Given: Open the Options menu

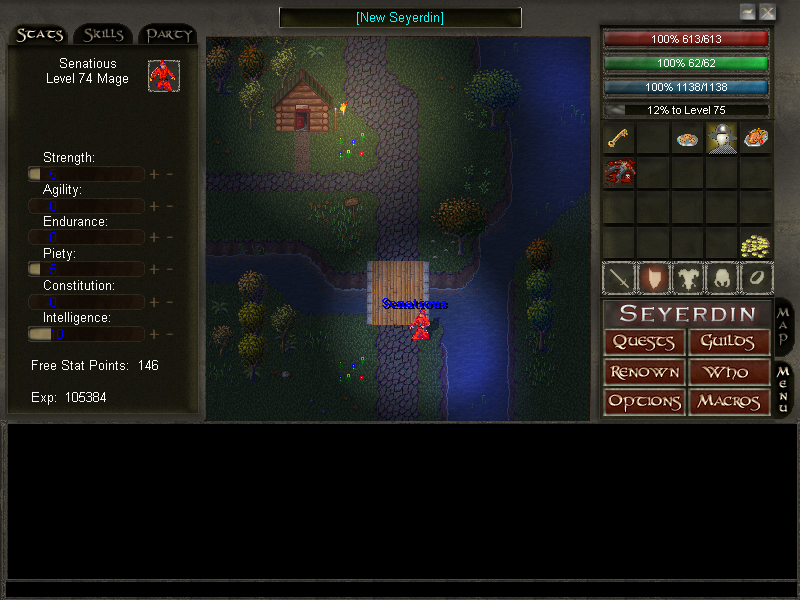Looking at the screenshot, I should click(644, 402).
